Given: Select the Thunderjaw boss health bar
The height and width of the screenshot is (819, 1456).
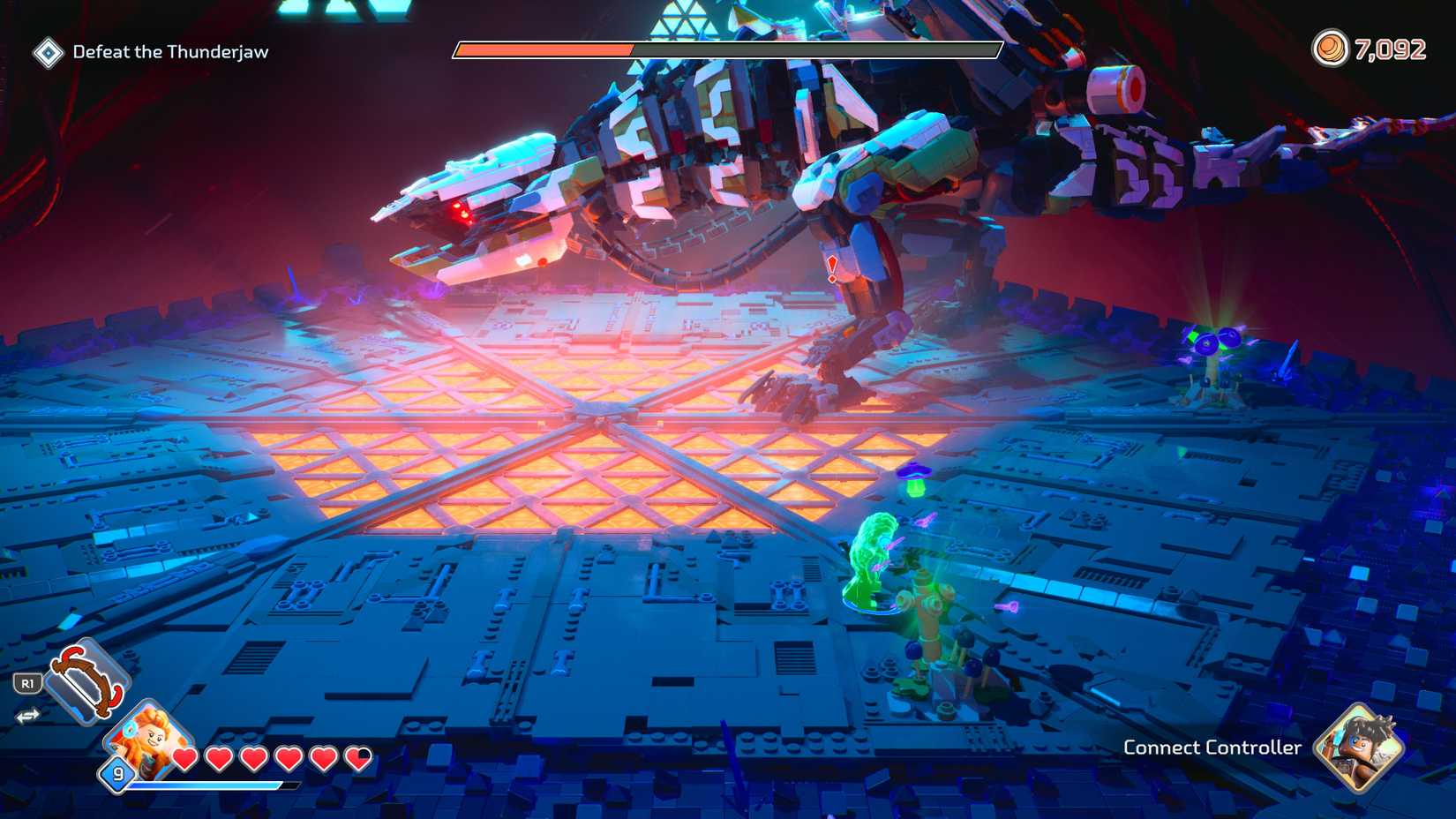Looking at the screenshot, I should coord(729,50).
